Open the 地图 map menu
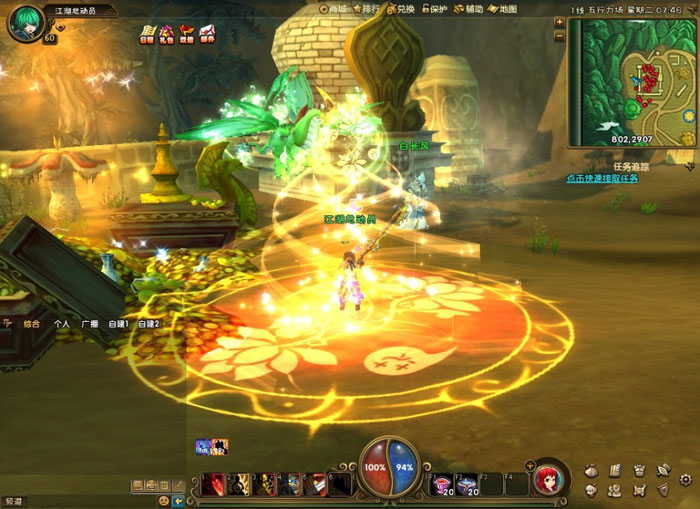Screen dimensions: 700x509 [503, 9]
